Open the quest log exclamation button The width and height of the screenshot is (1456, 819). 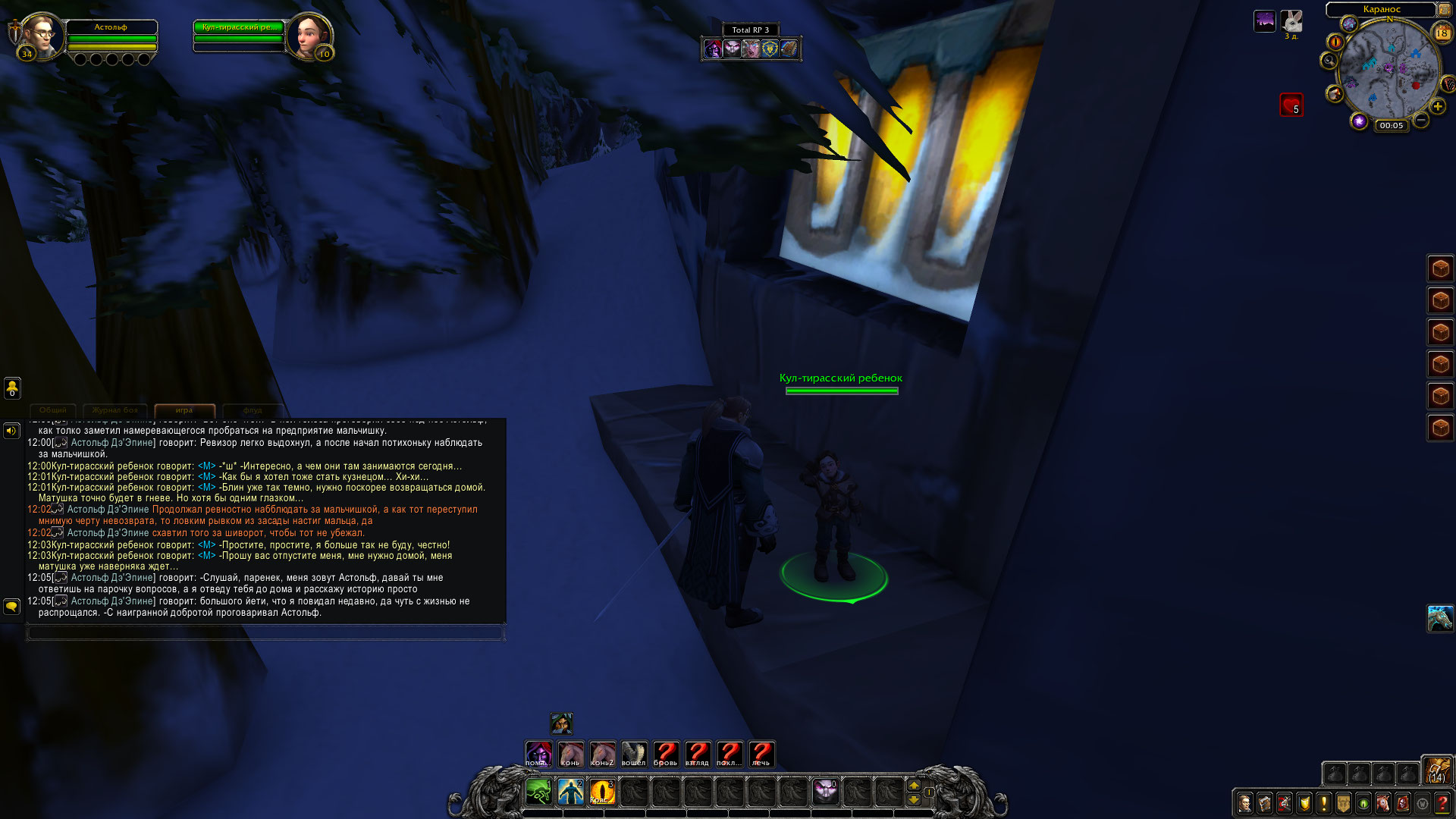1324,803
